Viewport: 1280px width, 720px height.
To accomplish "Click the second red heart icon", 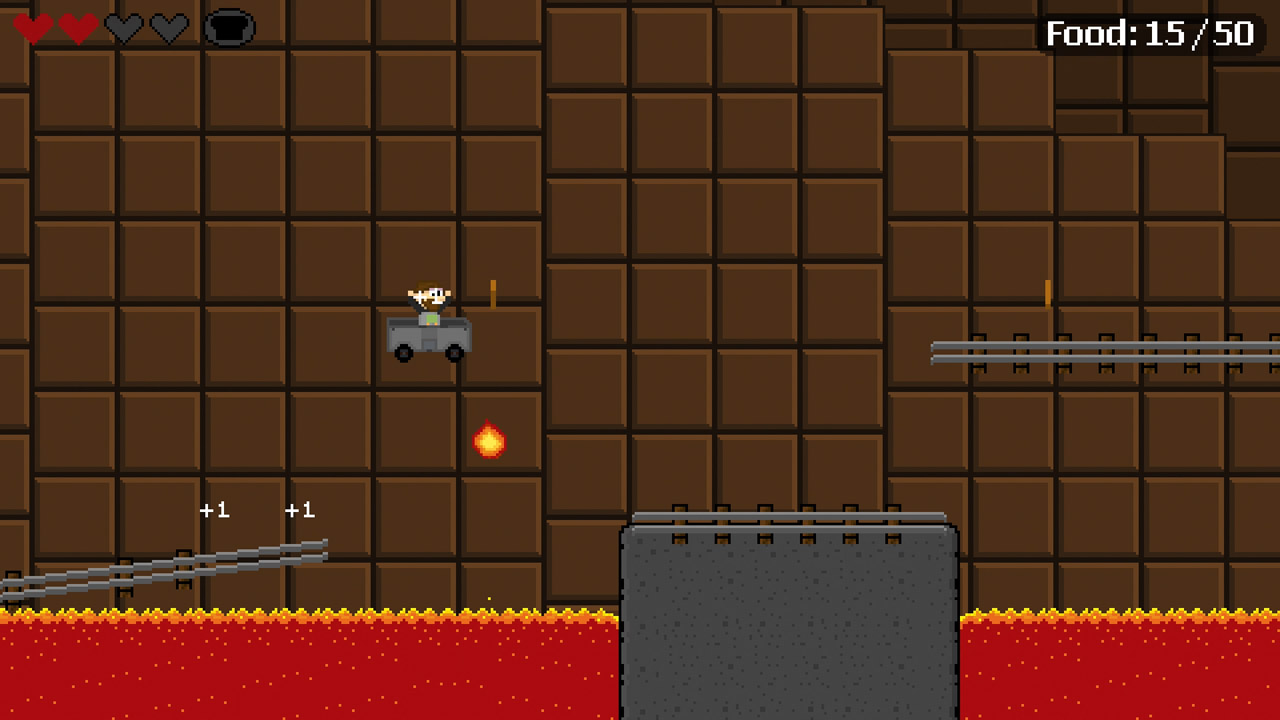I will click(x=77, y=28).
